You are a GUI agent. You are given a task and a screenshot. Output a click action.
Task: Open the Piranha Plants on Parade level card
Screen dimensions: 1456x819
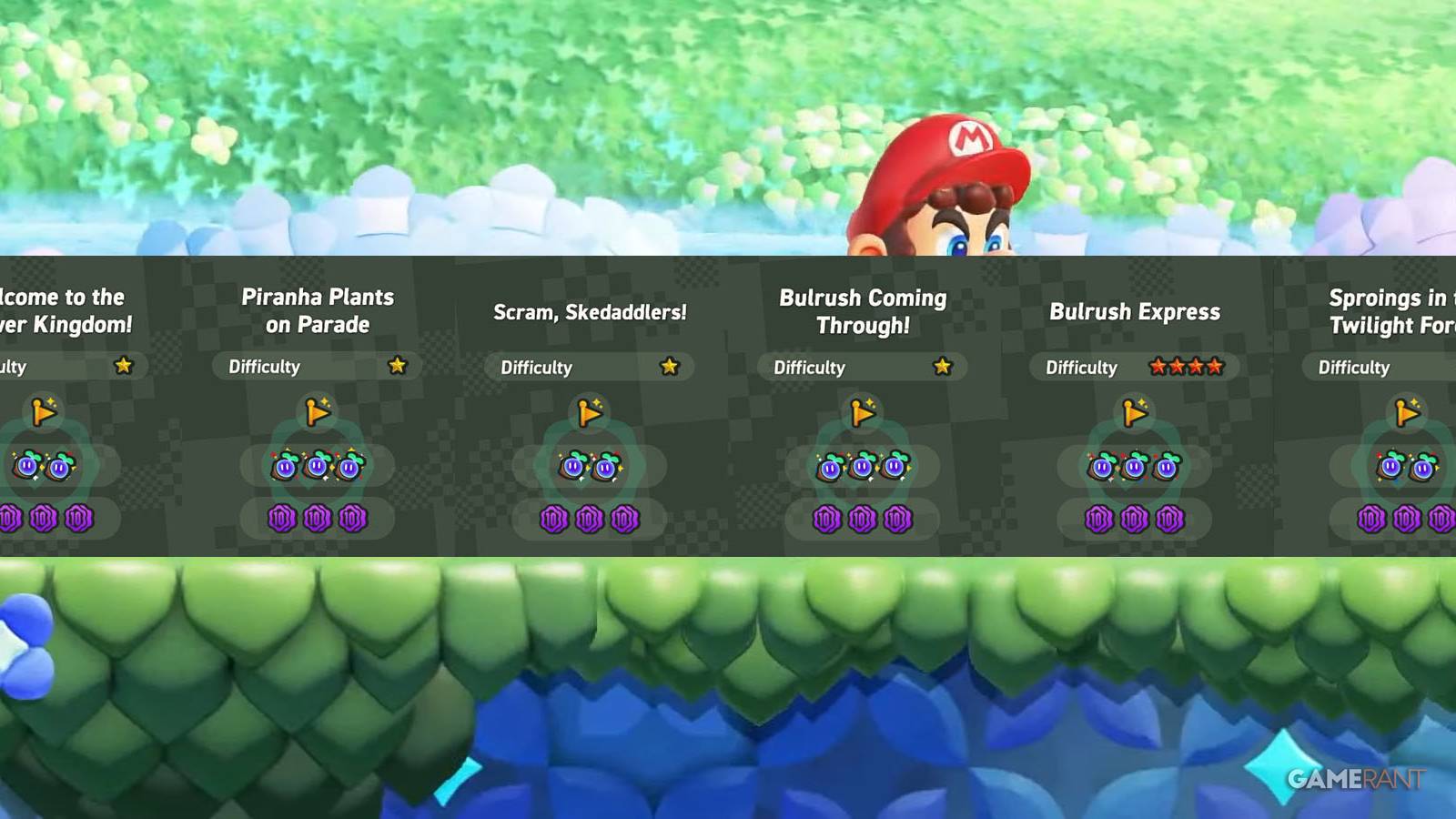[317, 400]
